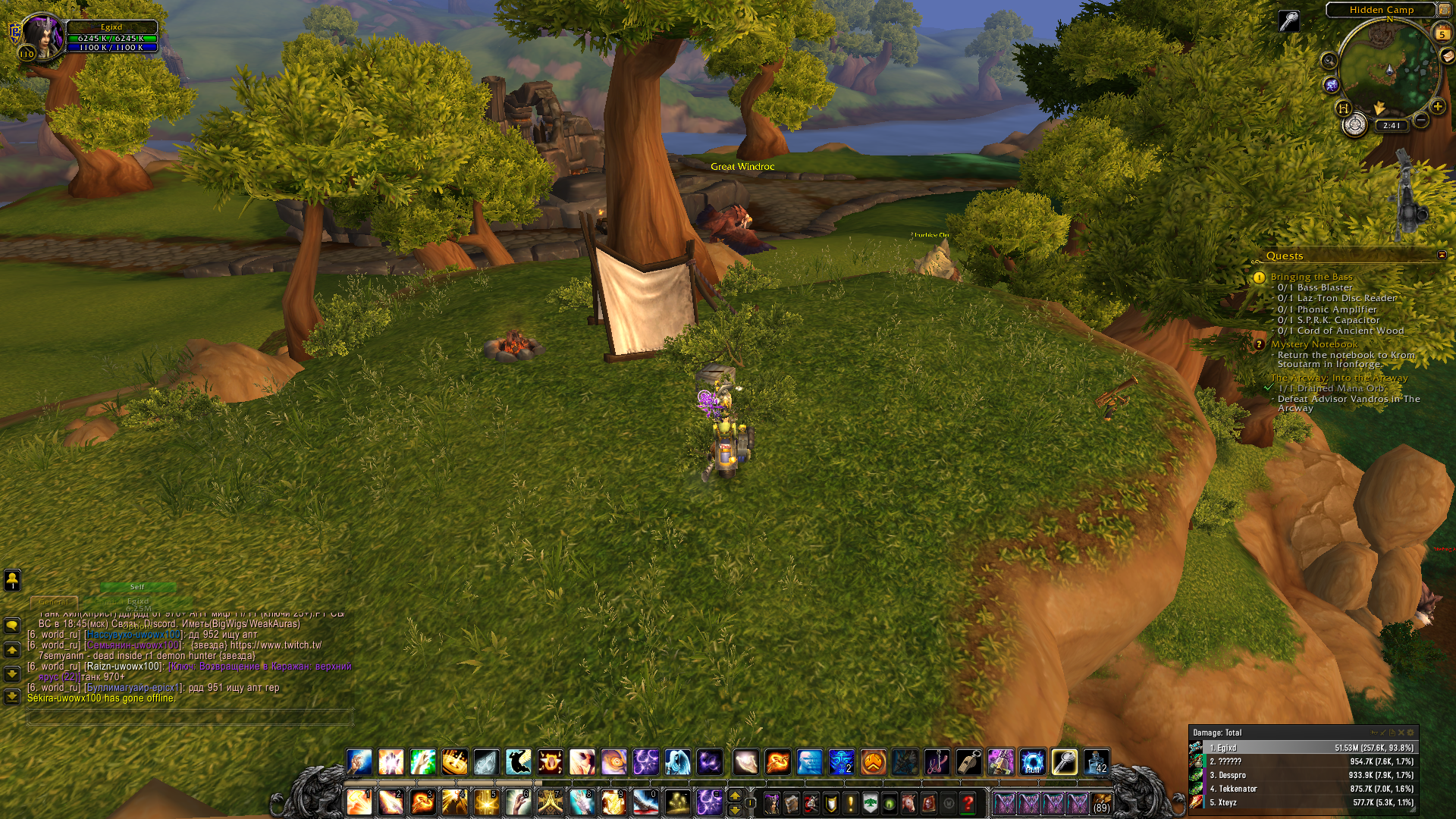Image resolution: width=1456 pixels, height=819 pixels.
Task: Open the chat speech-bubble menu
Action: point(12,626)
